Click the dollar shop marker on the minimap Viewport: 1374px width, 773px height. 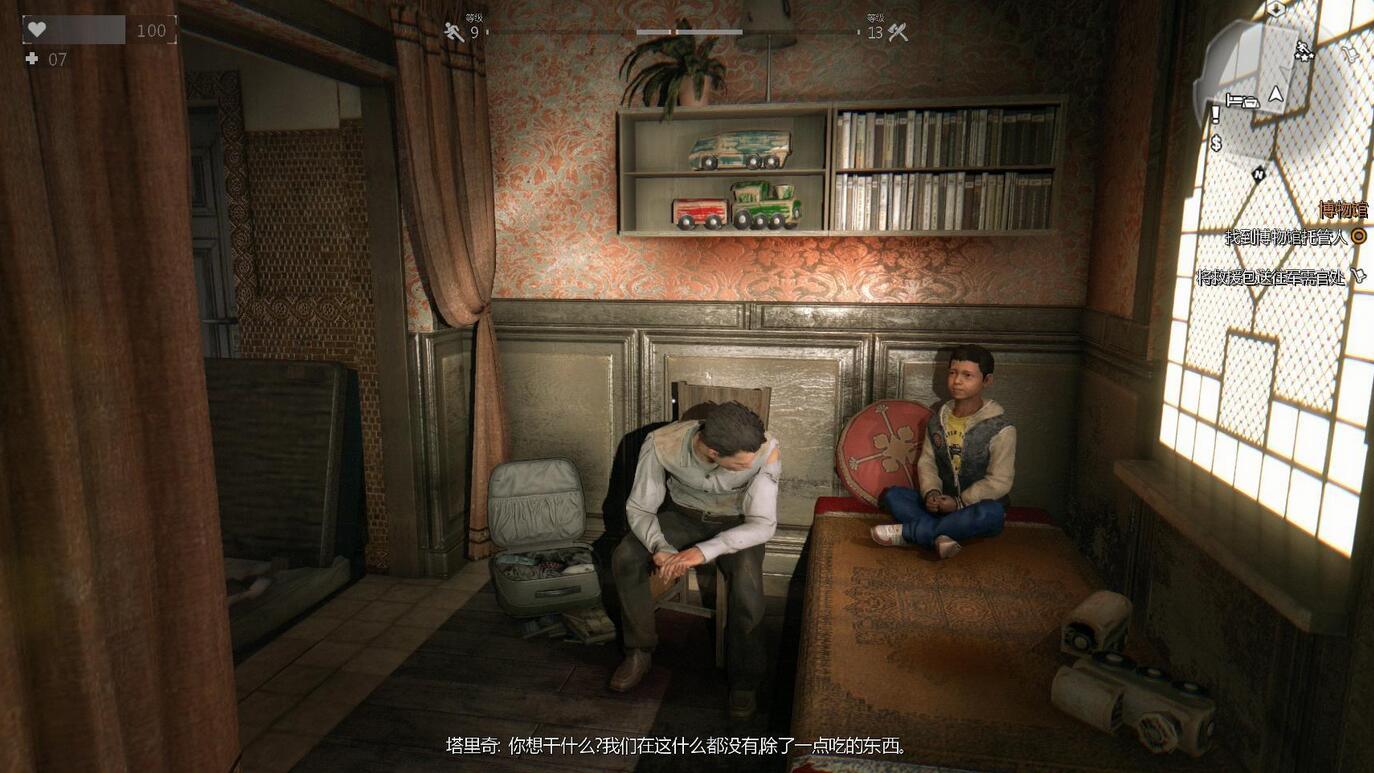click(1216, 143)
